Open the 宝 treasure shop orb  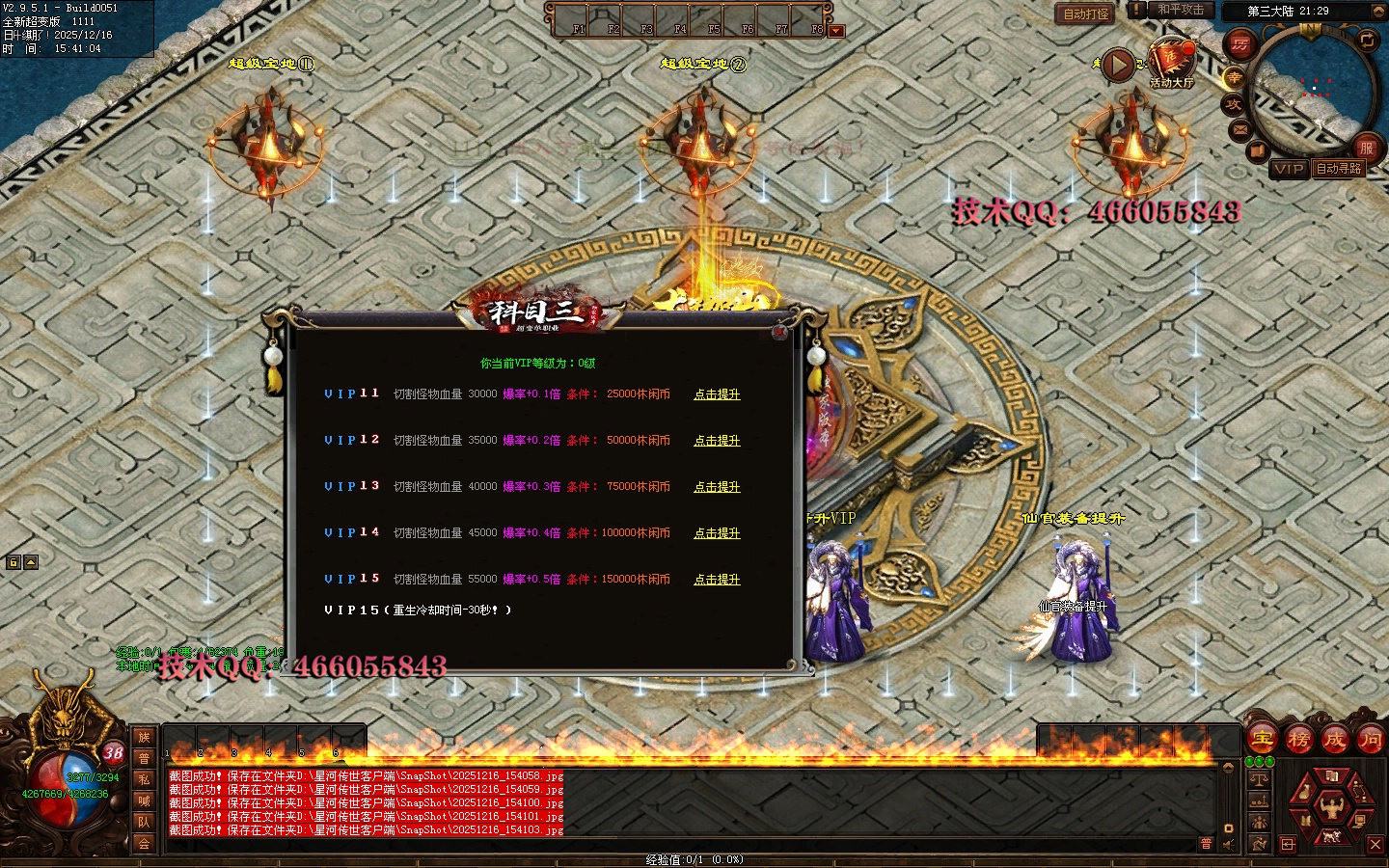tap(1263, 740)
